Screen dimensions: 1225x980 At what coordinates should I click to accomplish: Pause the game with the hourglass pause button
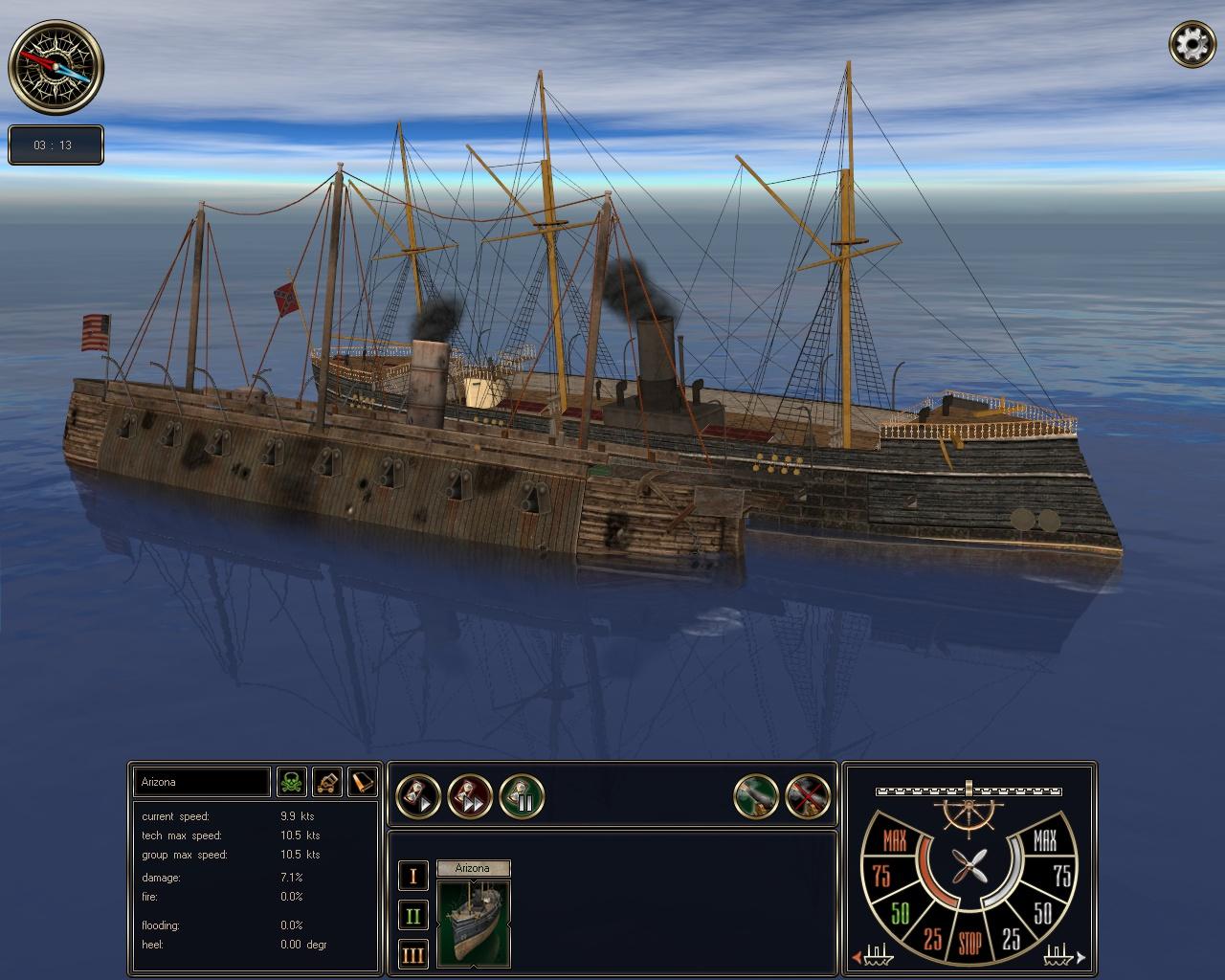(523, 795)
